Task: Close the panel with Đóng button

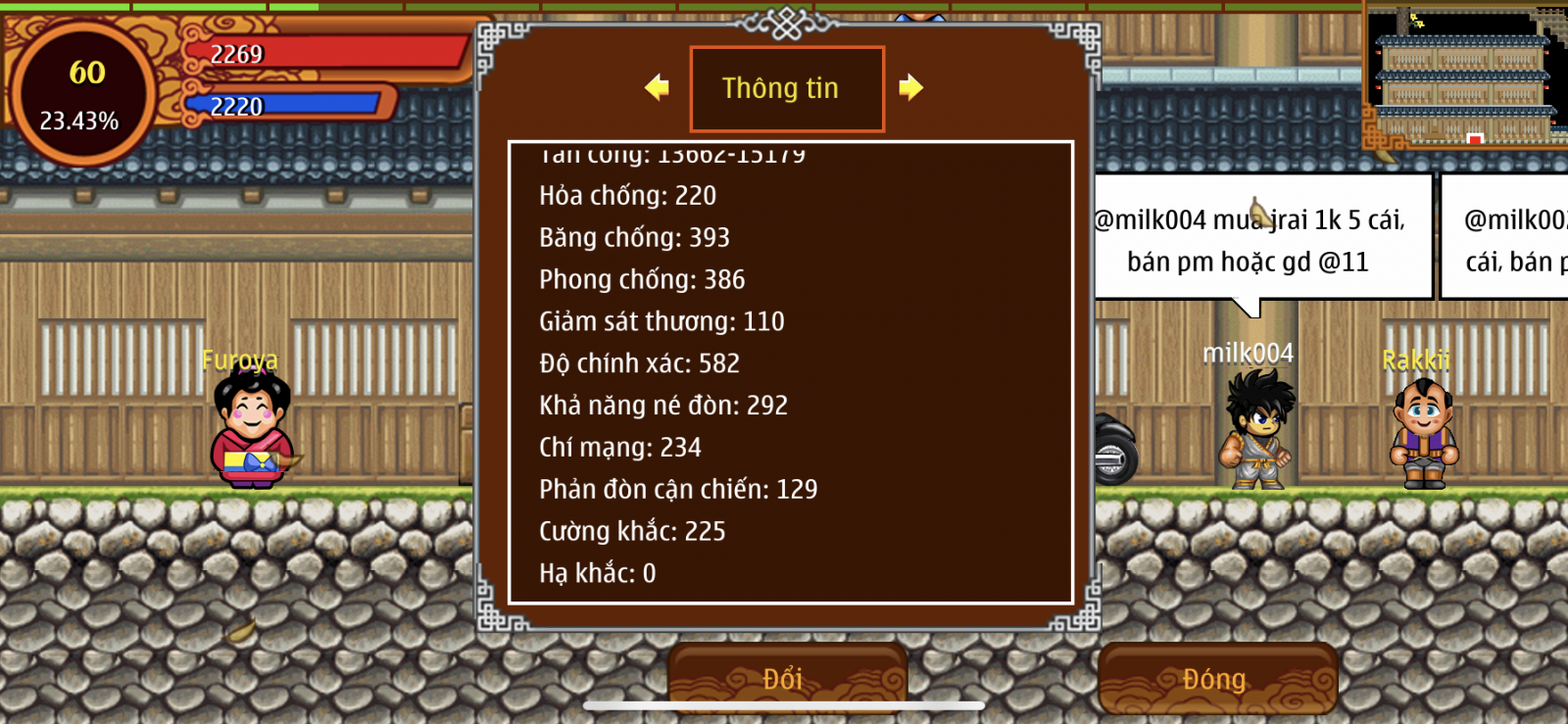Action: (x=1216, y=678)
